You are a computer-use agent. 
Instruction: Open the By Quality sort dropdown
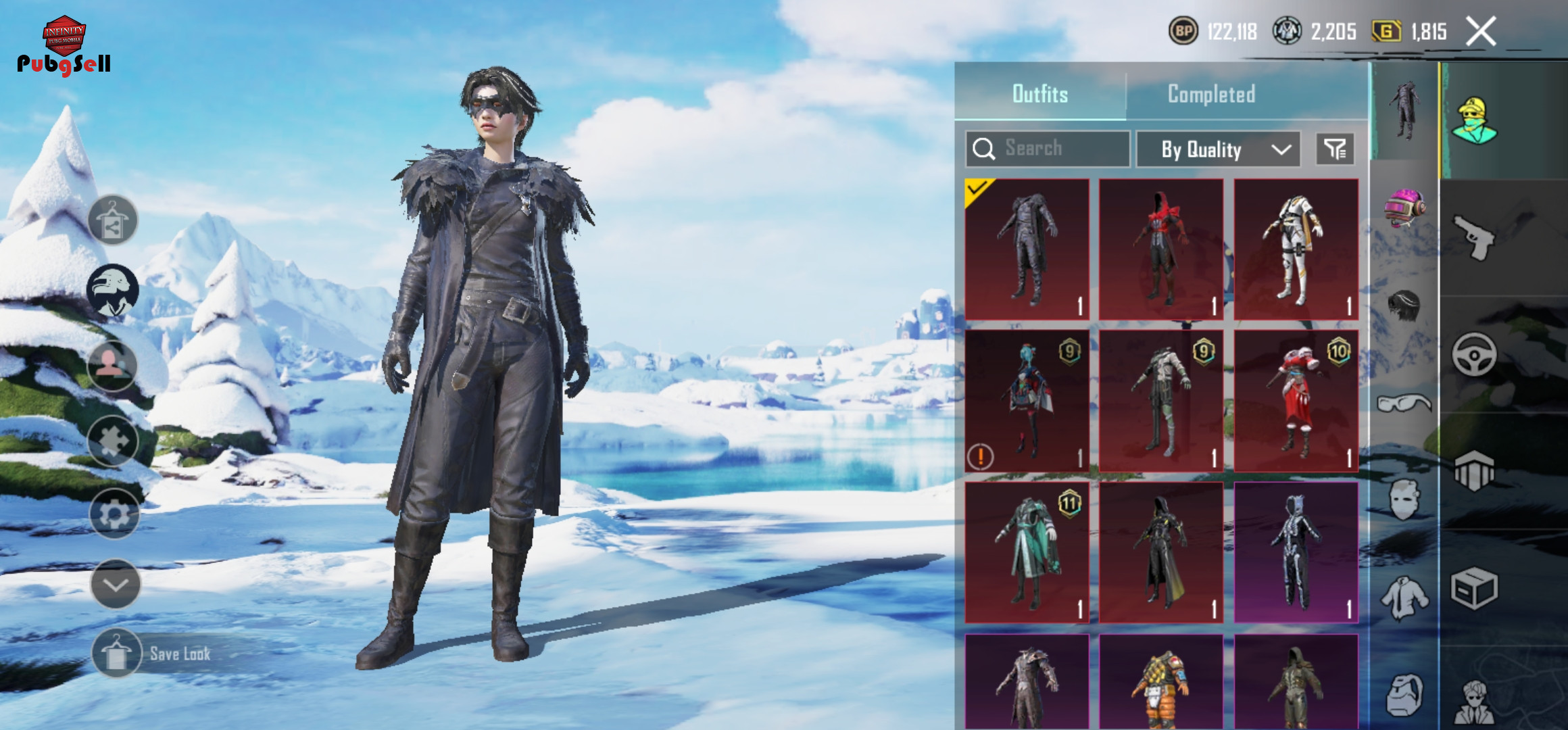1218,149
